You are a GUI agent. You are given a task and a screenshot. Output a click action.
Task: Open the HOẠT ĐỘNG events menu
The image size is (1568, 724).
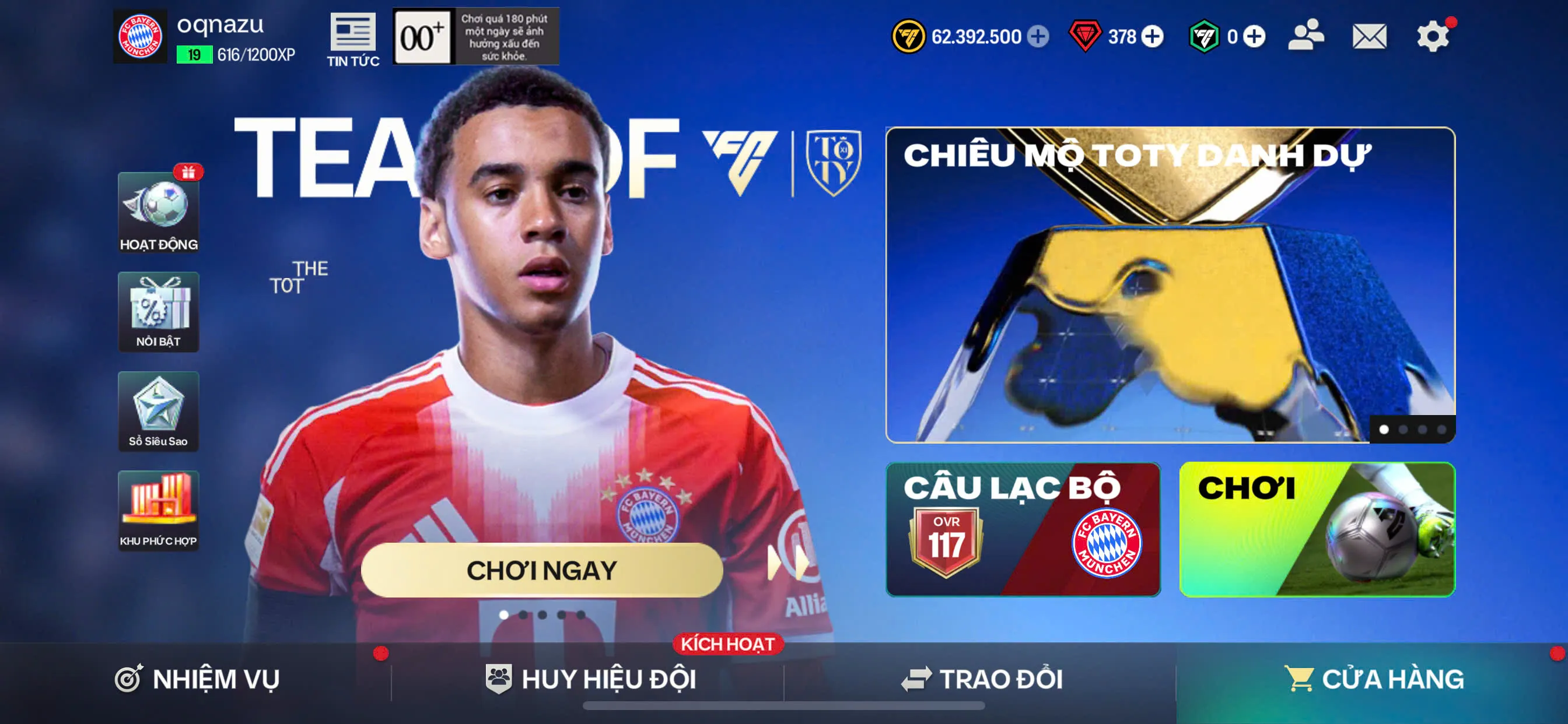pyautogui.click(x=158, y=212)
